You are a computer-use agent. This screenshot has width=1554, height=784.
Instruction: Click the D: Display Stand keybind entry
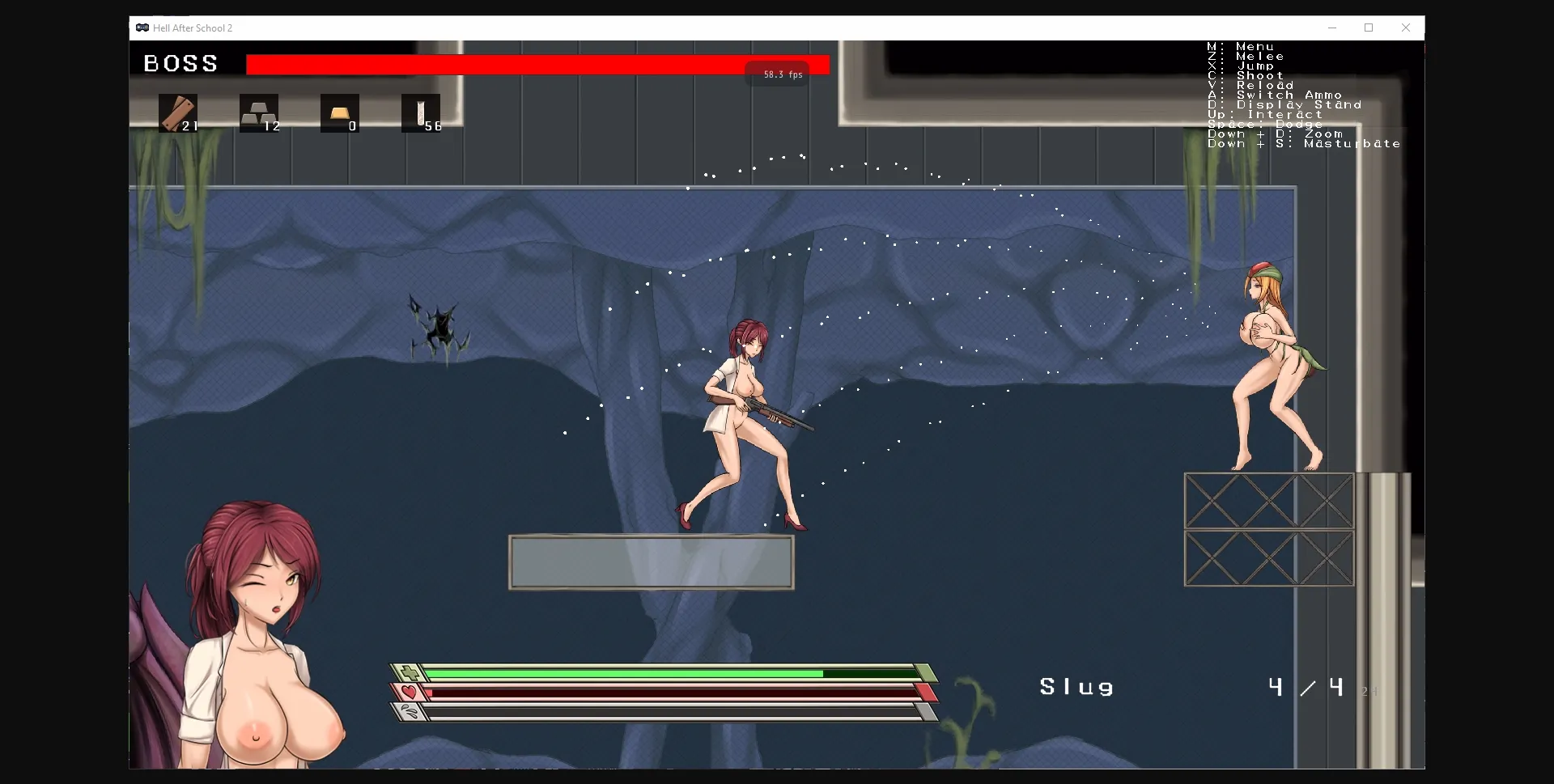pyautogui.click(x=1283, y=104)
